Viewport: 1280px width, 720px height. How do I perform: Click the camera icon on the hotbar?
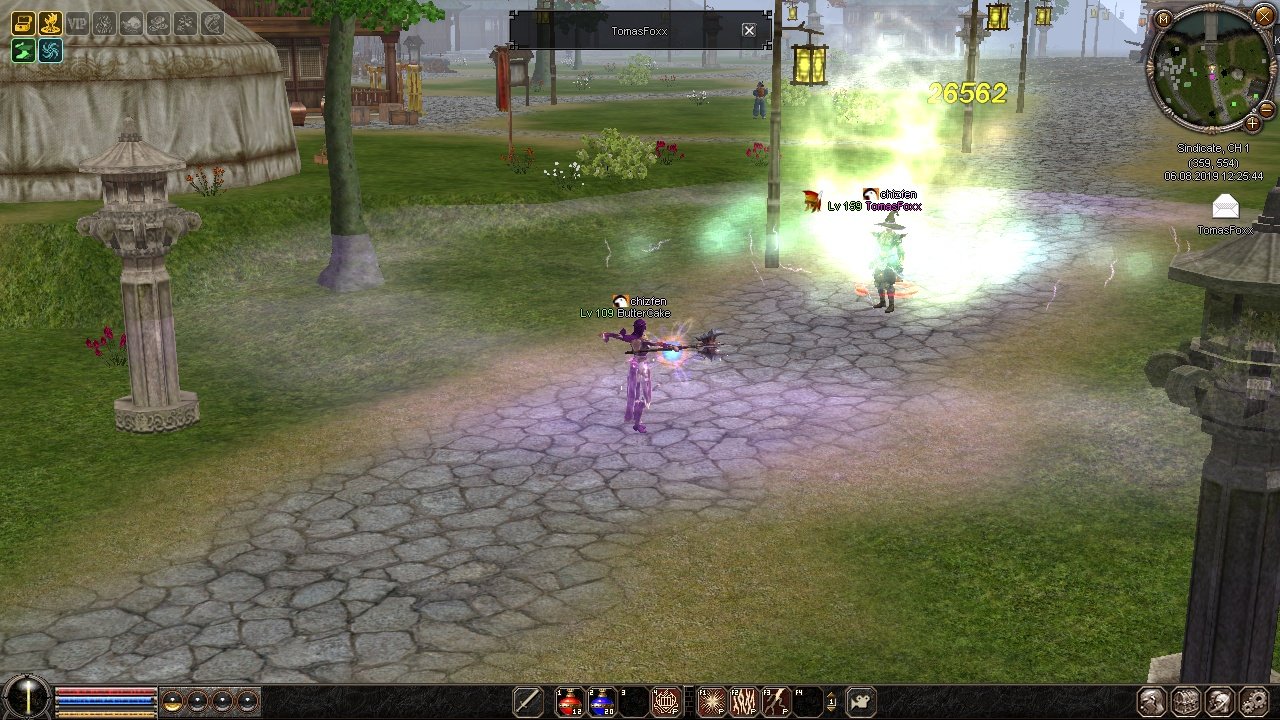coord(862,701)
